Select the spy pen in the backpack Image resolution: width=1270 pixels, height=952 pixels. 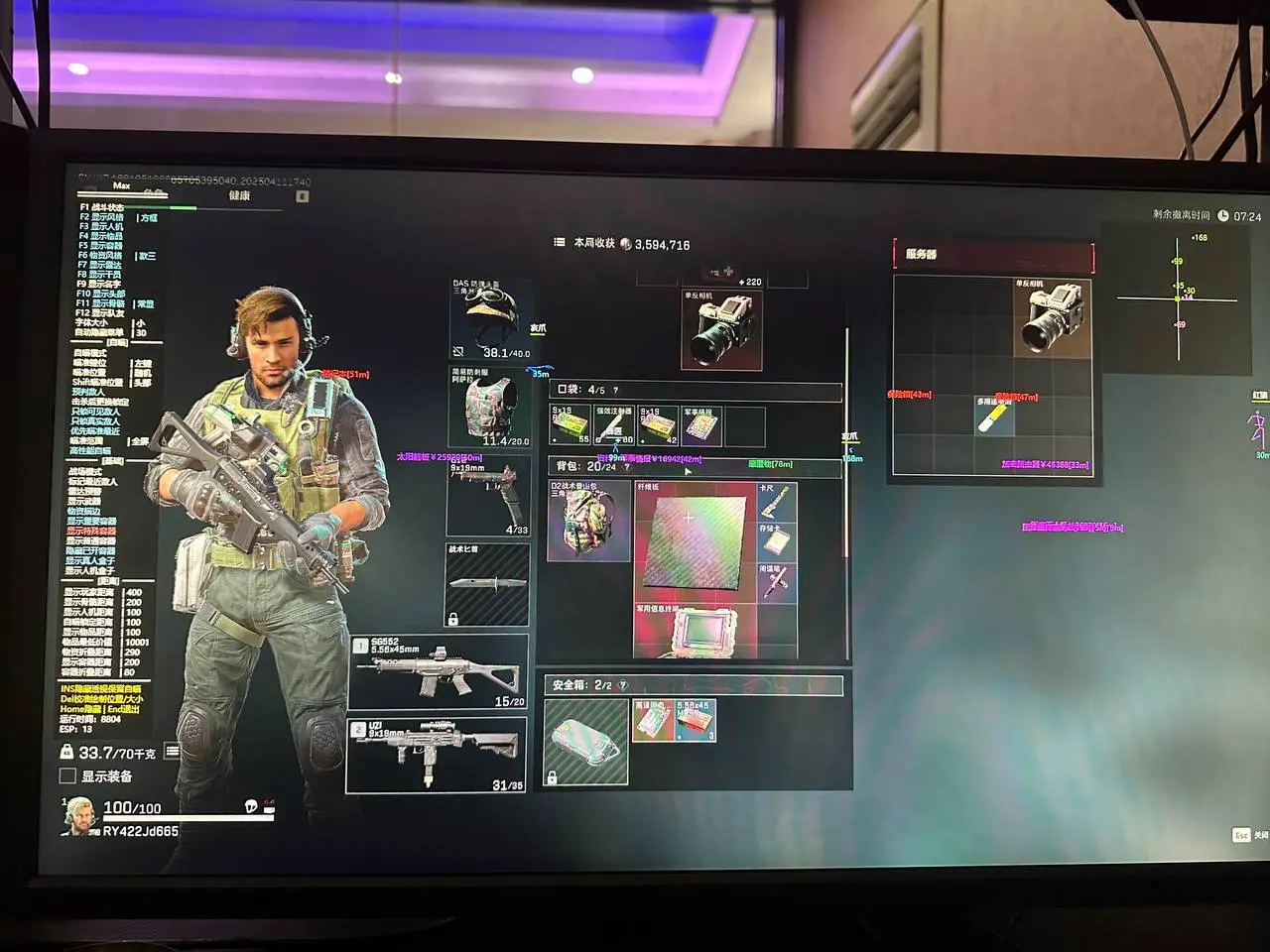(776, 582)
